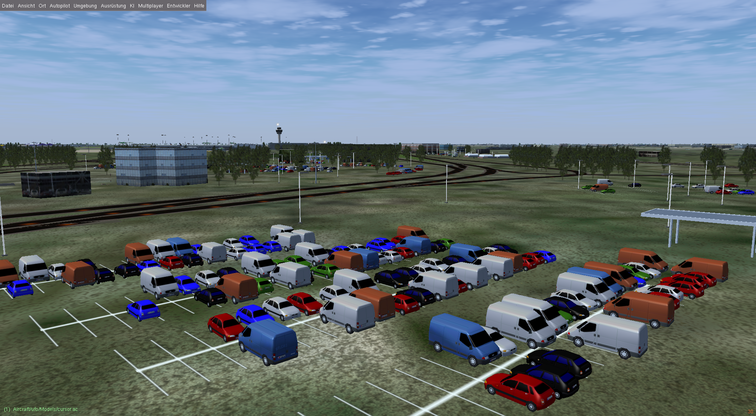Open the Ansicht menu
Screen dimensions: 756x416
(x=26, y=5)
